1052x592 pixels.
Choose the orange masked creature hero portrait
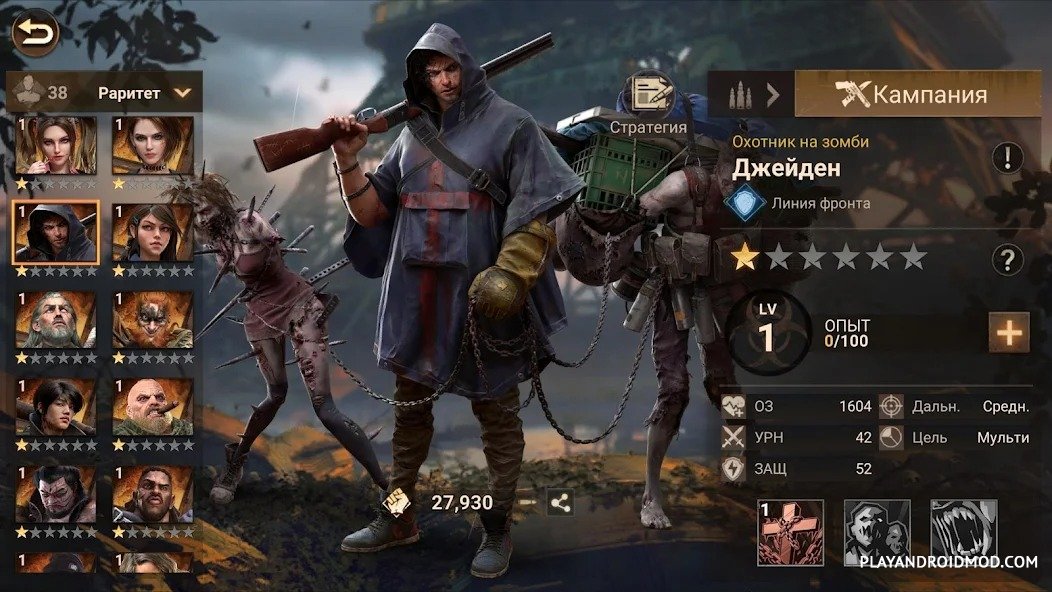tap(152, 319)
